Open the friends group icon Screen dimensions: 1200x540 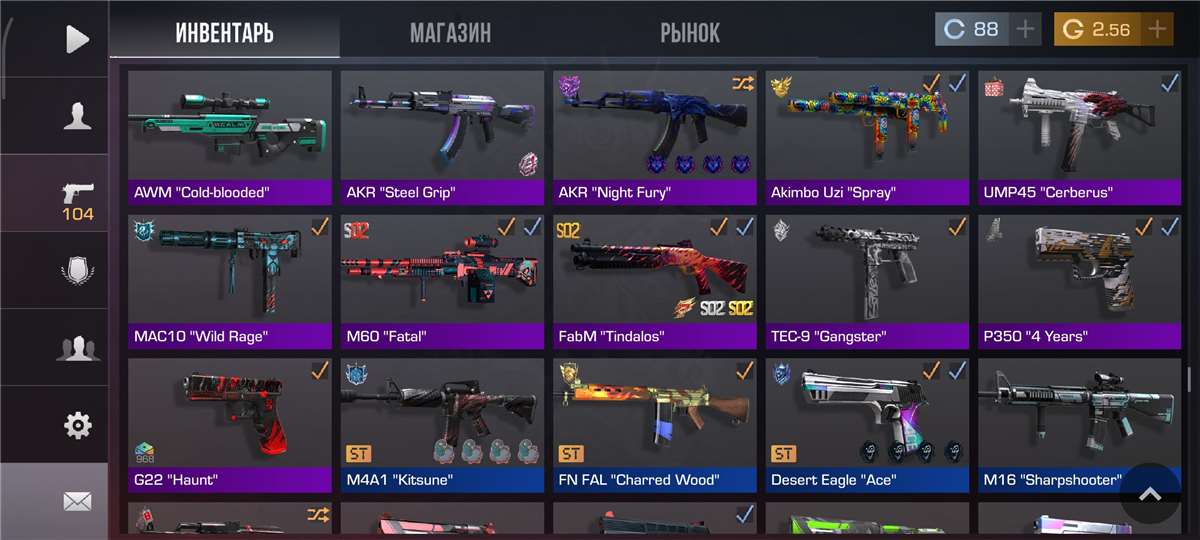click(x=77, y=348)
